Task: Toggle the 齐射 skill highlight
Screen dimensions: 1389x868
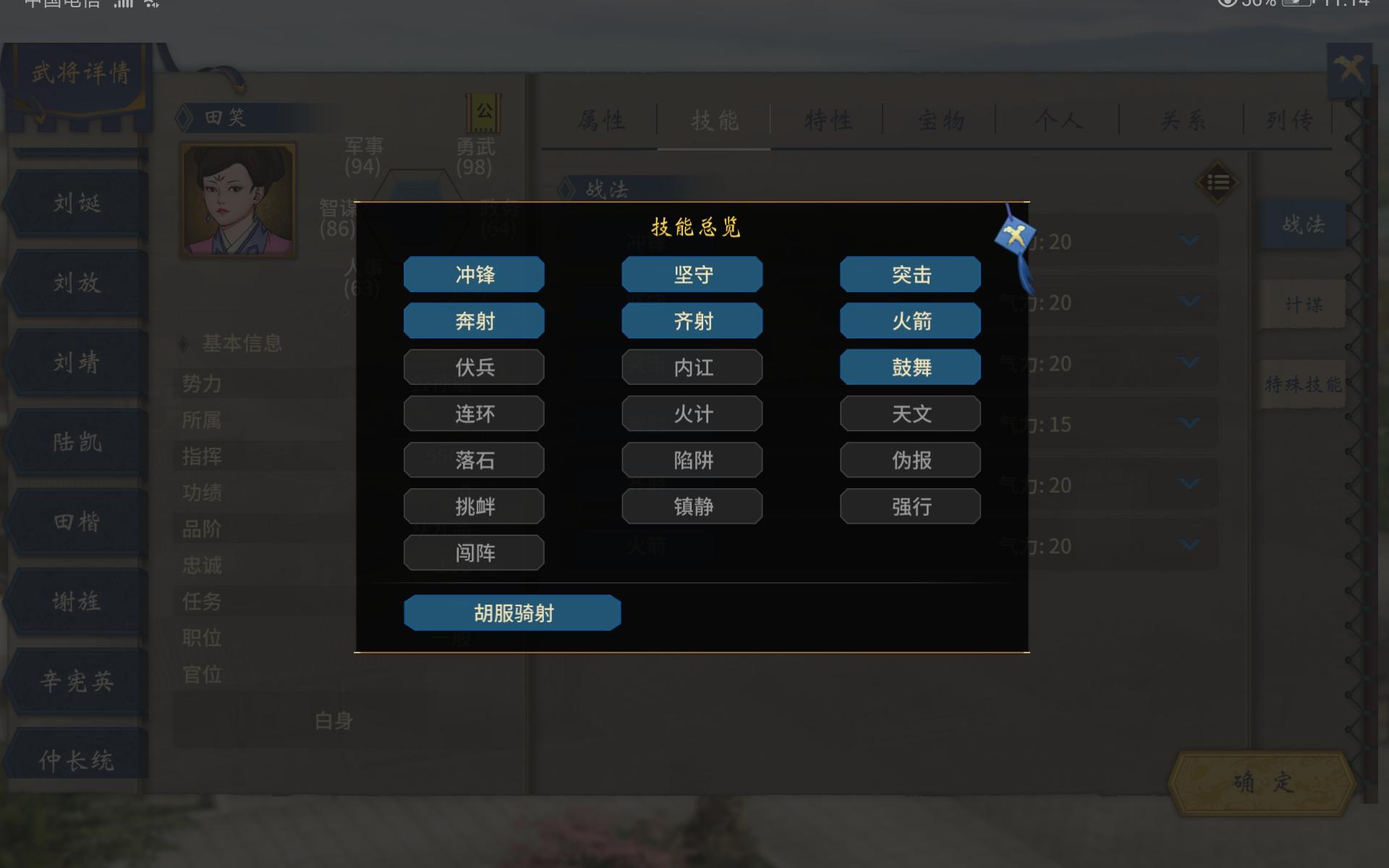Action: point(692,320)
